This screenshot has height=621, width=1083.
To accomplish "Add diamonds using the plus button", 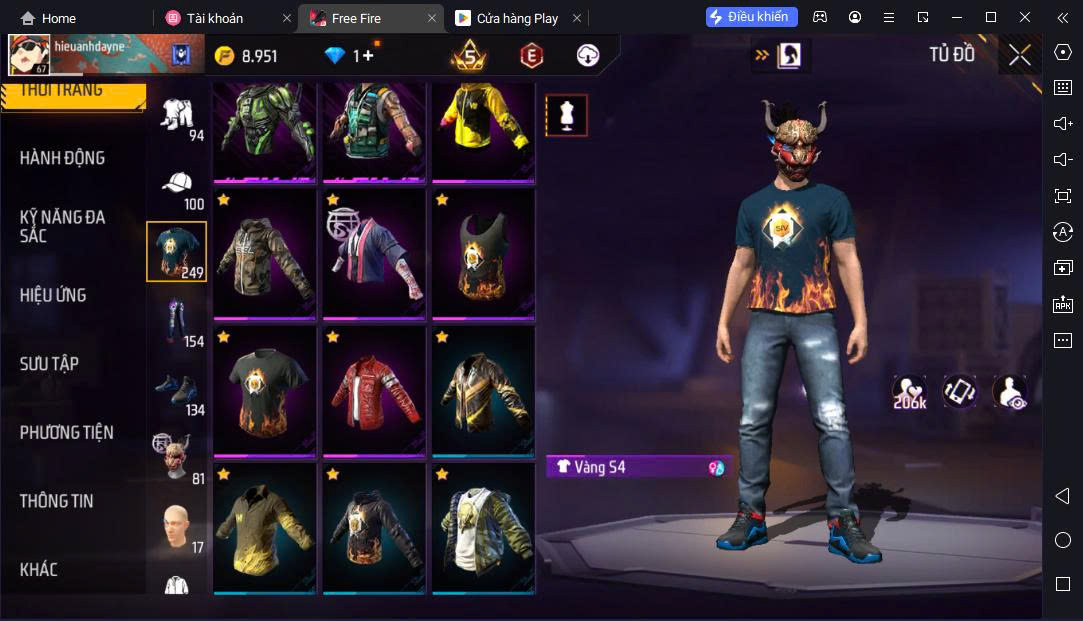I will click(x=368, y=56).
